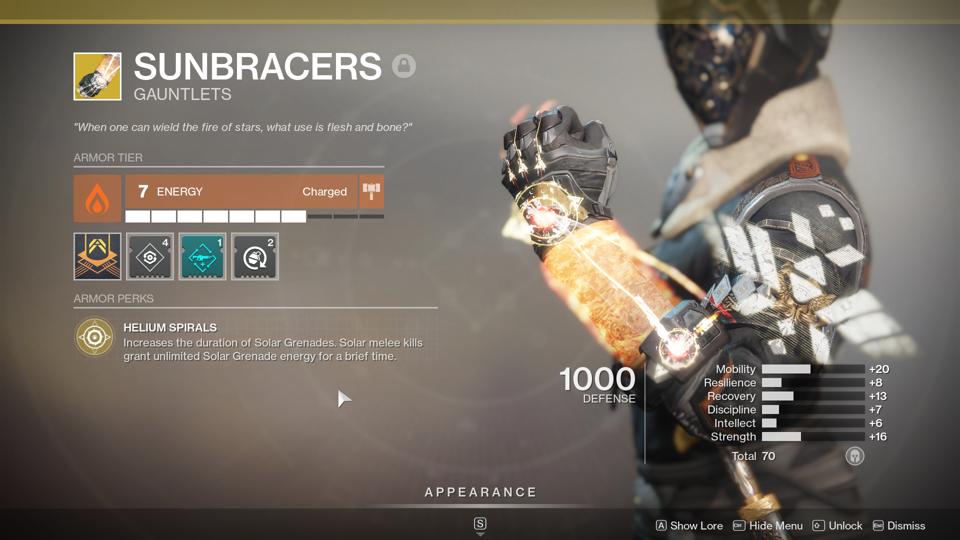Open the grenade mod costing 2 energy
The width and height of the screenshot is (960, 540).
255,257
